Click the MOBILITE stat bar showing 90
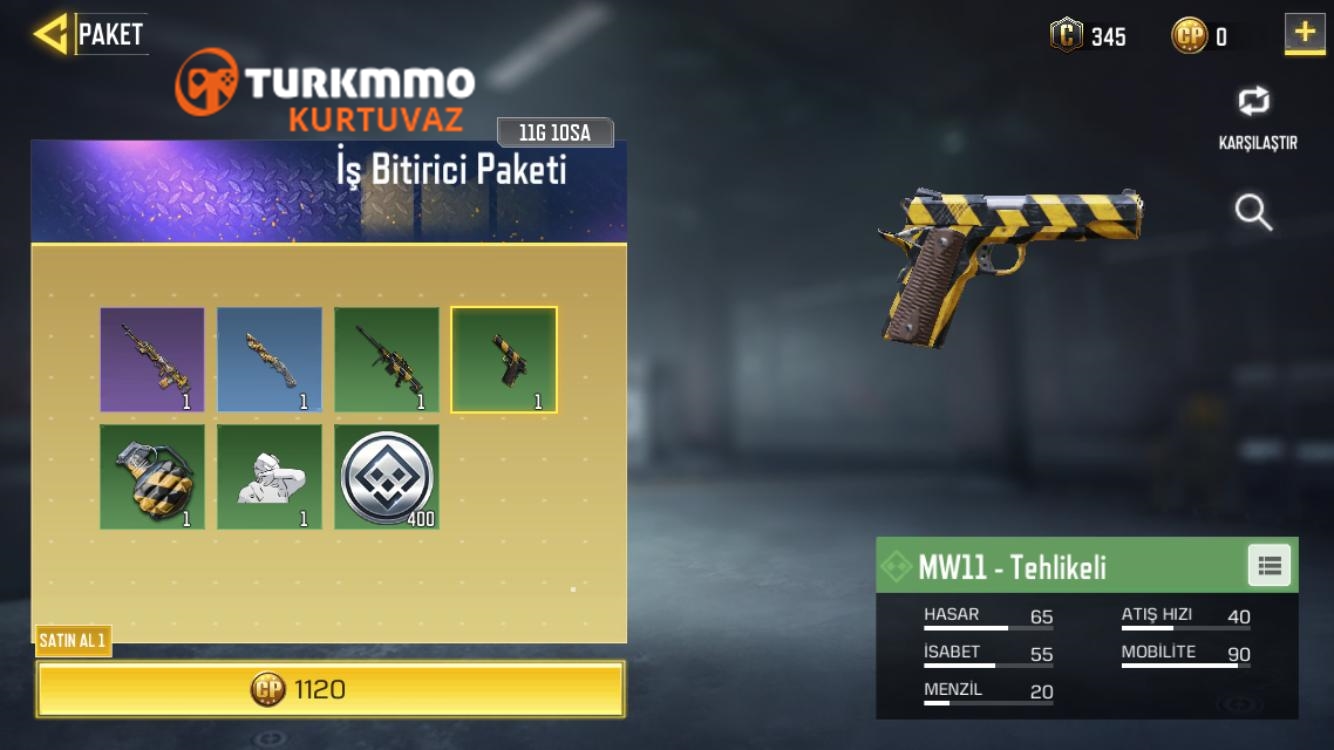This screenshot has width=1334, height=750. pos(1185,655)
